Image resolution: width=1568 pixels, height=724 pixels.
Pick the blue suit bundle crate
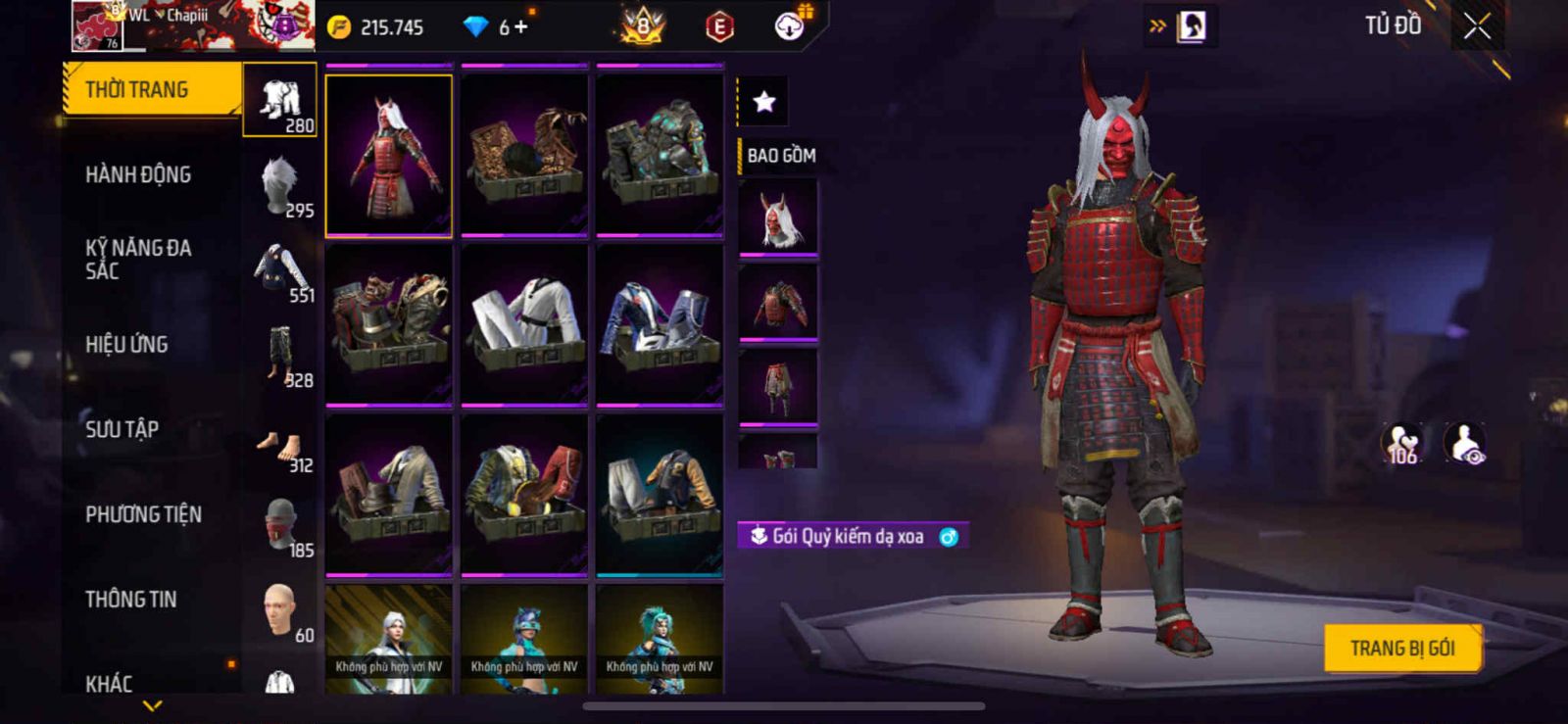click(660, 323)
